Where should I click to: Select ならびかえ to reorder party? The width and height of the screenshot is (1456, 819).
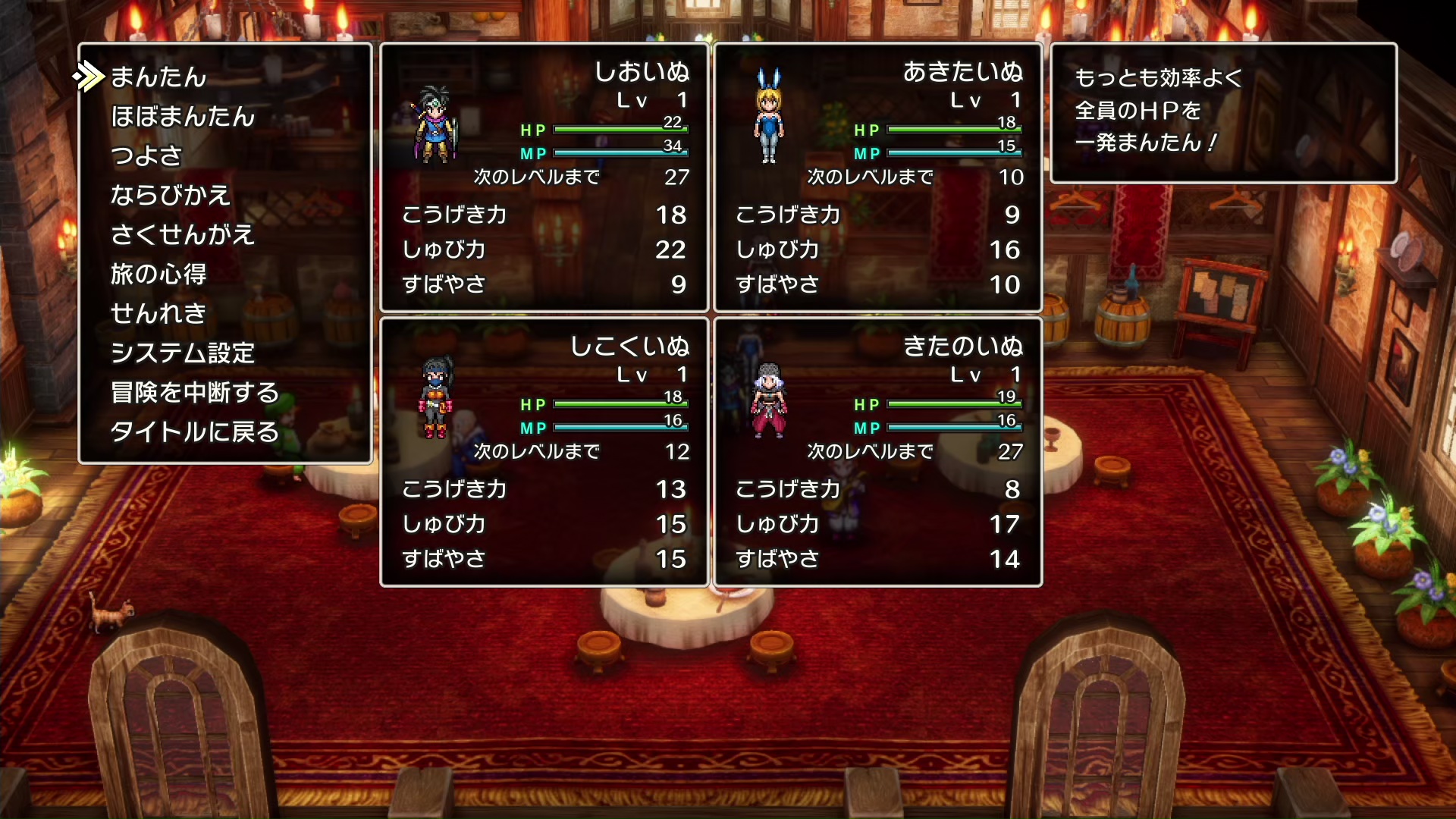170,196
